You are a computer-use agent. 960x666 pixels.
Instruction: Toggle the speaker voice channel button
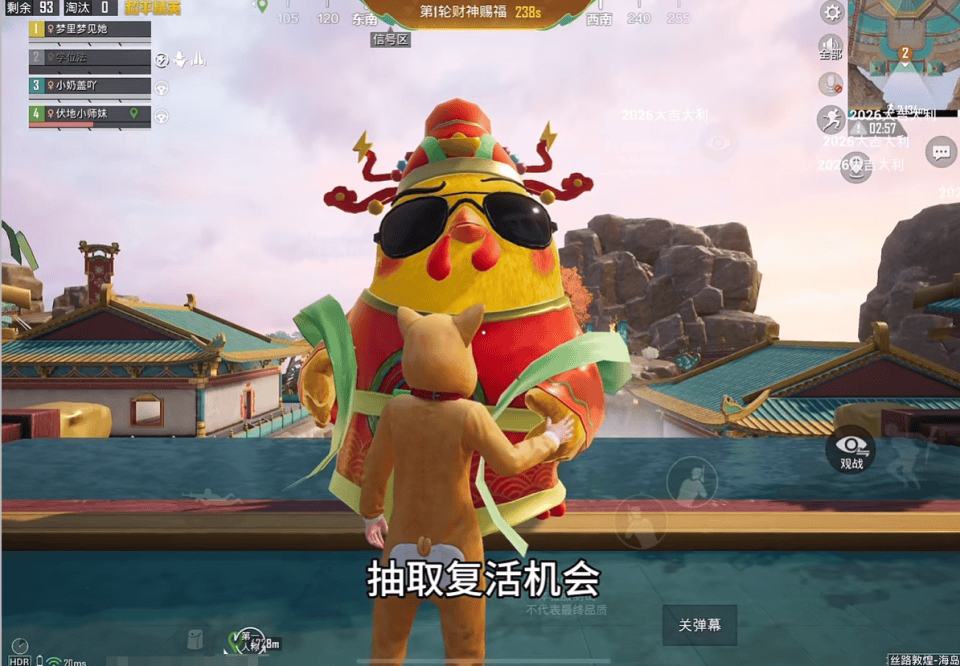(x=830, y=47)
